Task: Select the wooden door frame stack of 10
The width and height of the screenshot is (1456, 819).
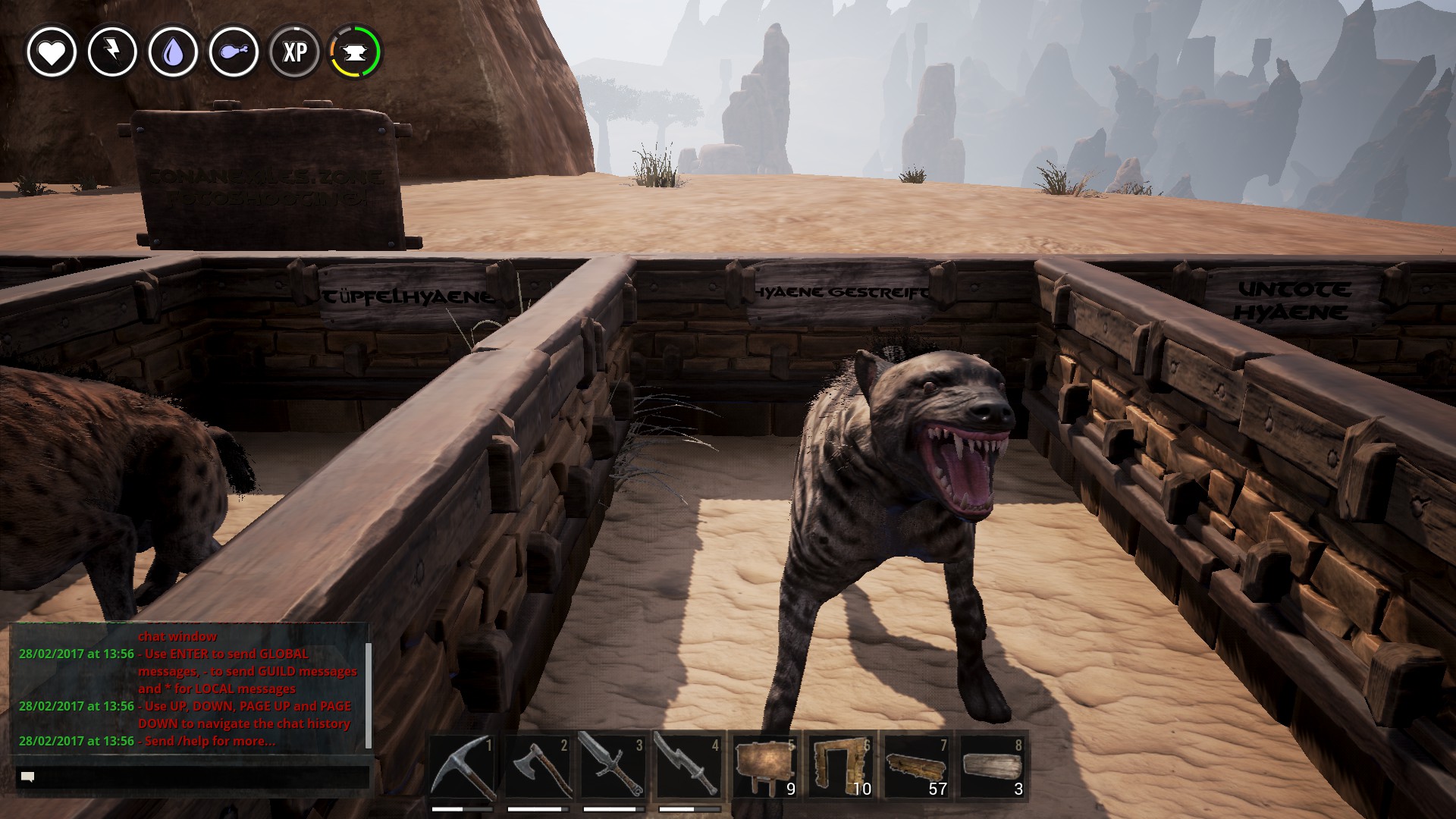Action: 841,766
